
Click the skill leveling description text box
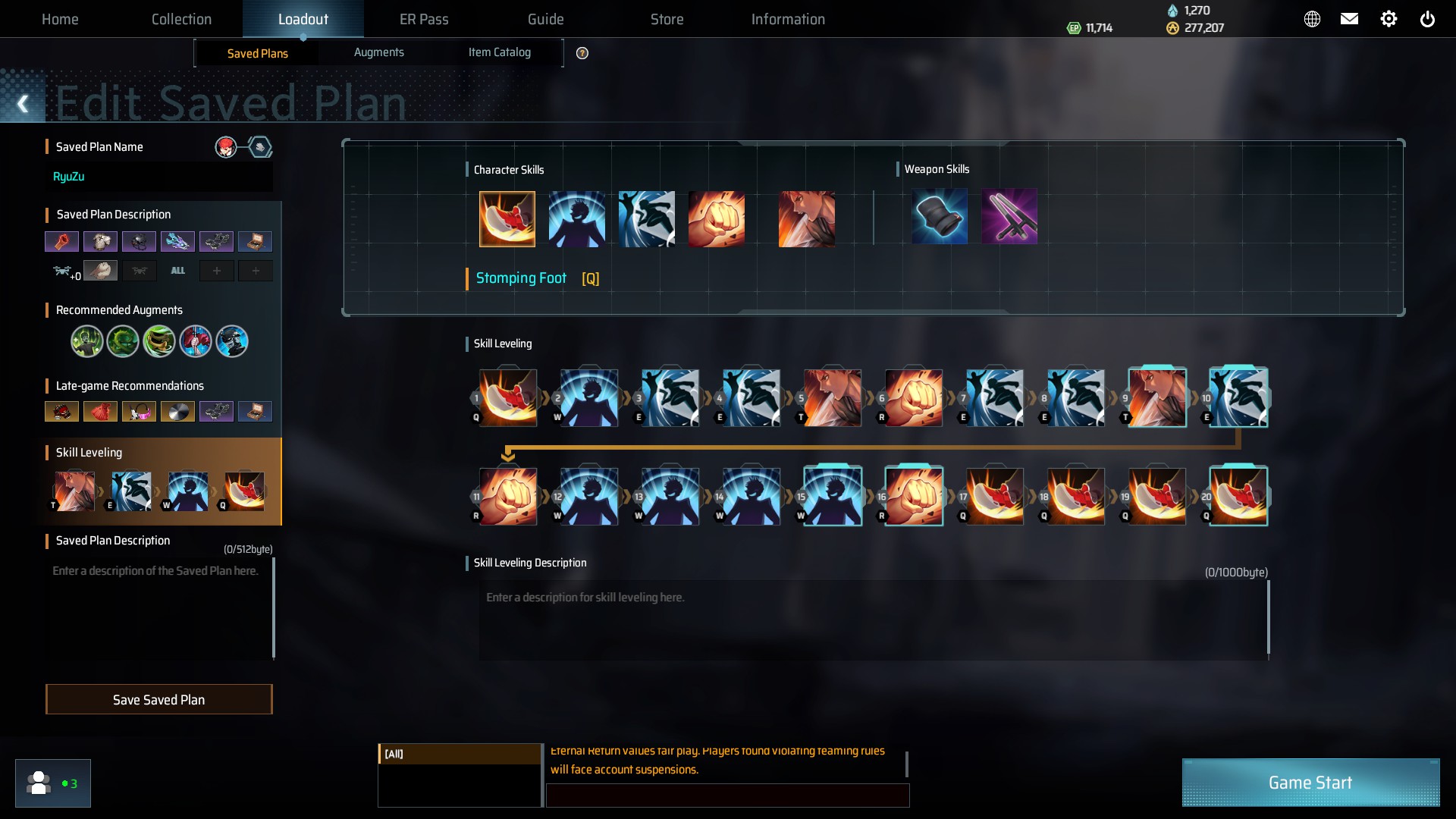[872, 620]
